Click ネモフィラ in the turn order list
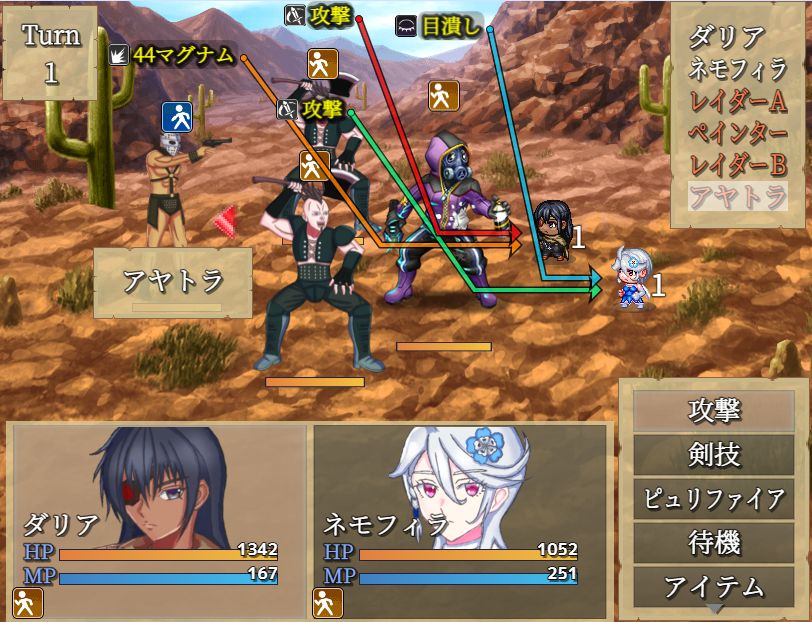The height and width of the screenshot is (622, 812). [739, 70]
